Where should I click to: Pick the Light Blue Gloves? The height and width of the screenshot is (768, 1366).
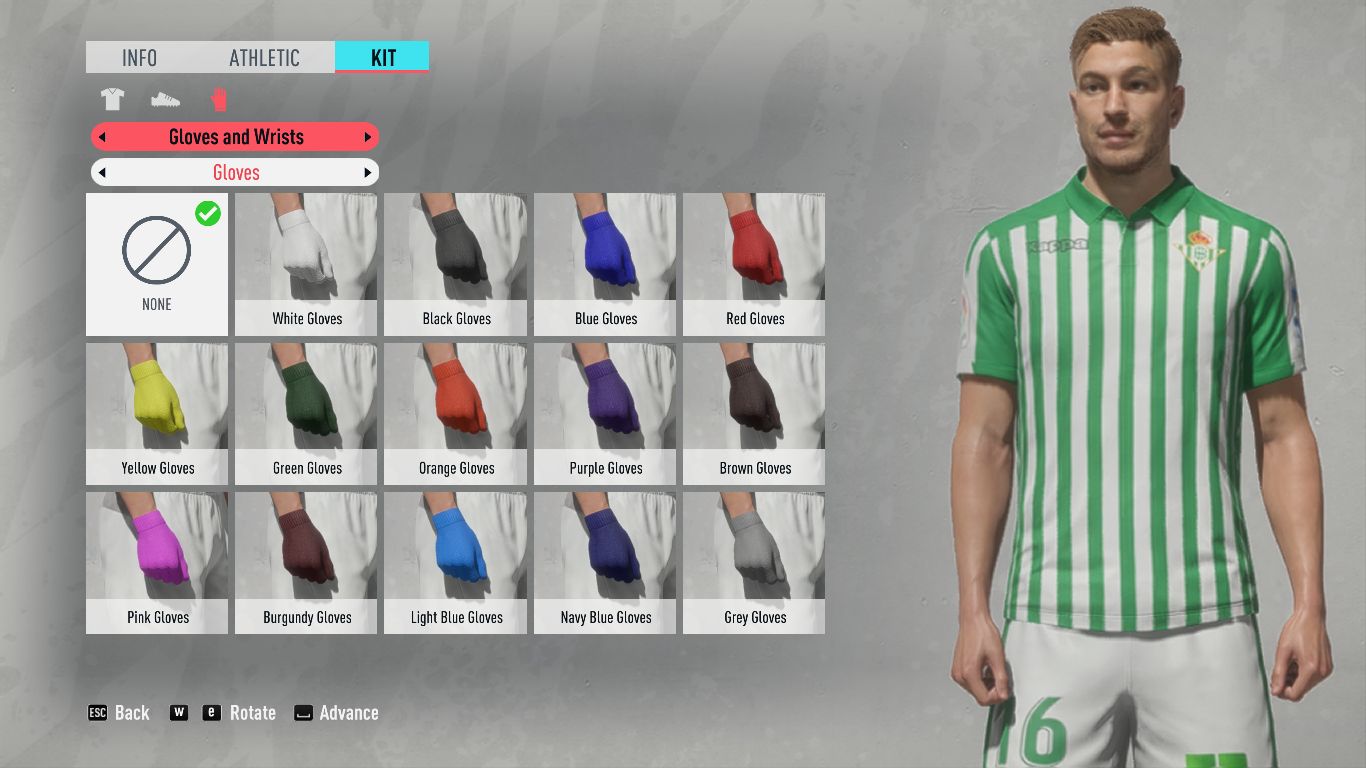click(x=456, y=563)
